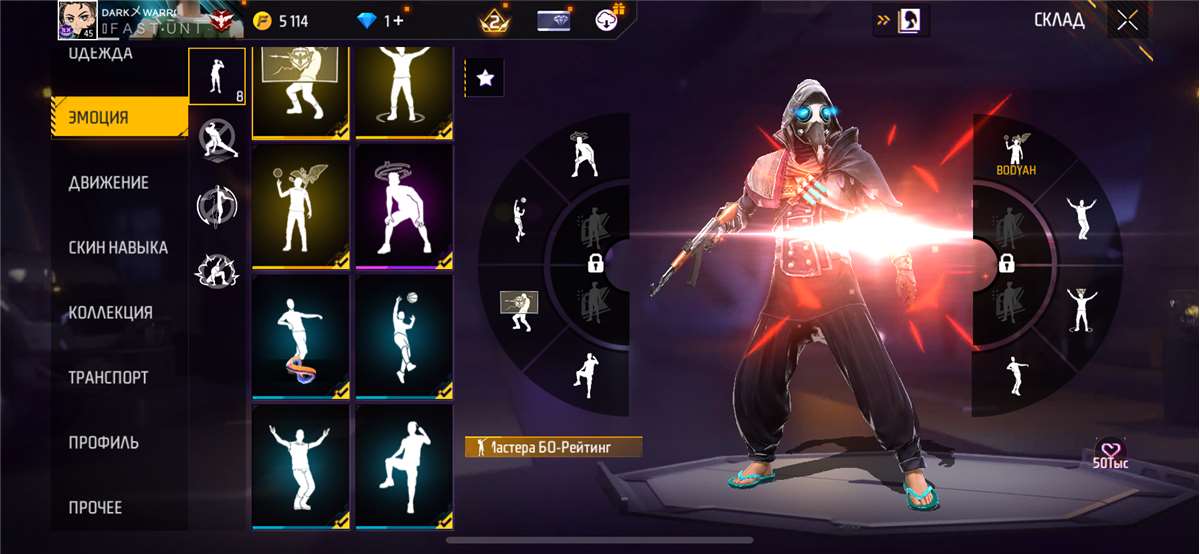Select the BODYAH emote wheel slot
The height and width of the screenshot is (554, 1200).
click(x=1016, y=156)
